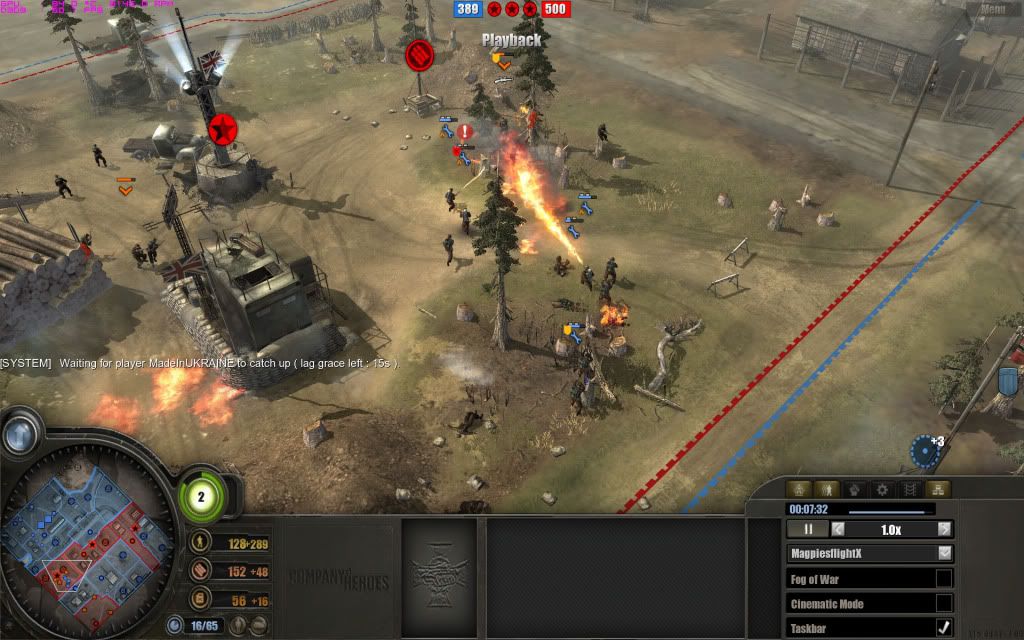The image size is (1024, 640).
Task: Enable the Fog of War checkbox
Action: click(x=944, y=578)
